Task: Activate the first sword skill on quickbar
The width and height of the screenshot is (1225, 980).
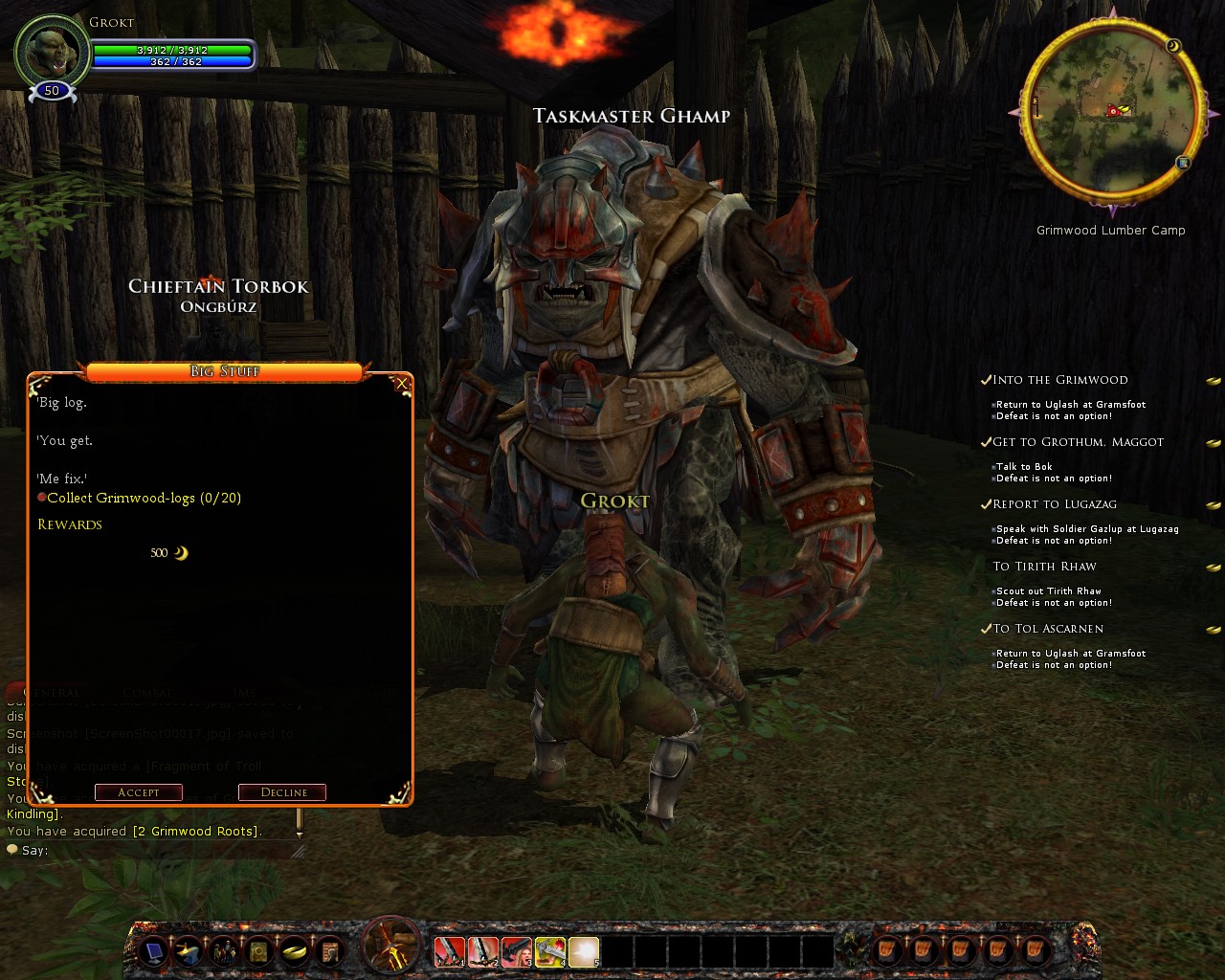Action: 449,951
